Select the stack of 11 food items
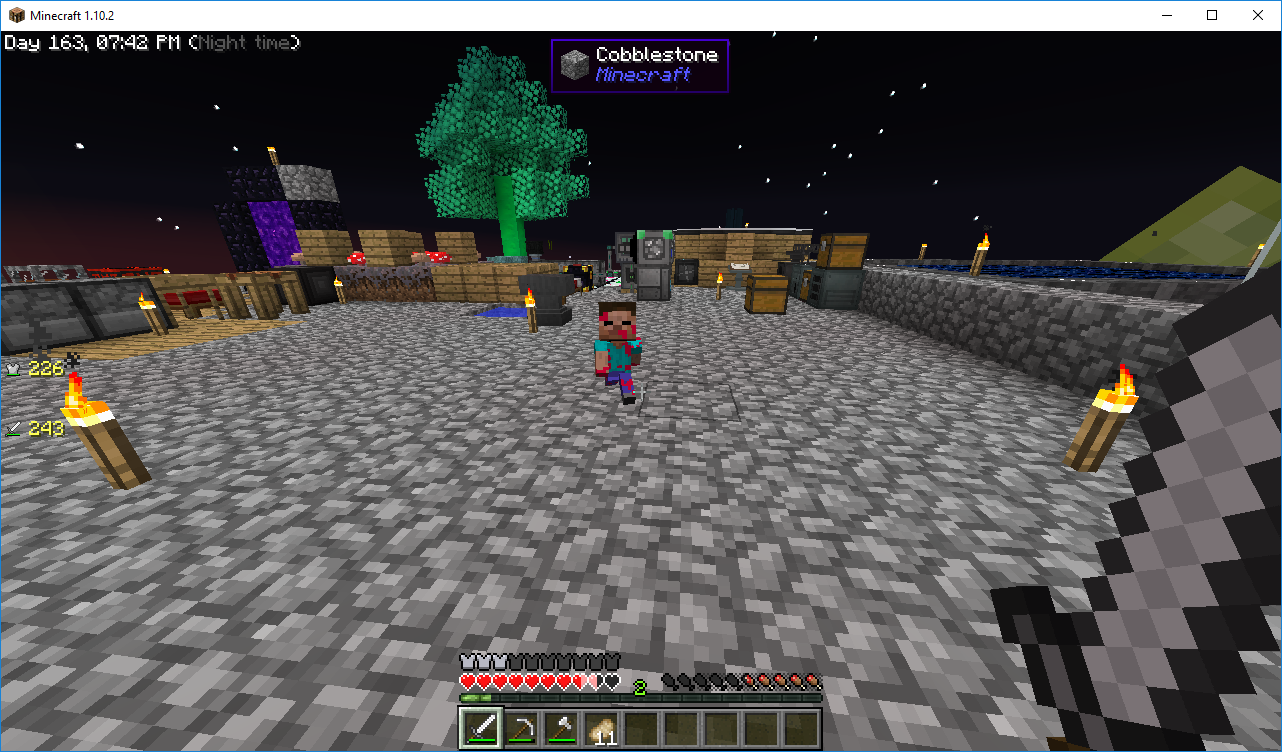The width and height of the screenshot is (1282, 752). (x=601, y=727)
